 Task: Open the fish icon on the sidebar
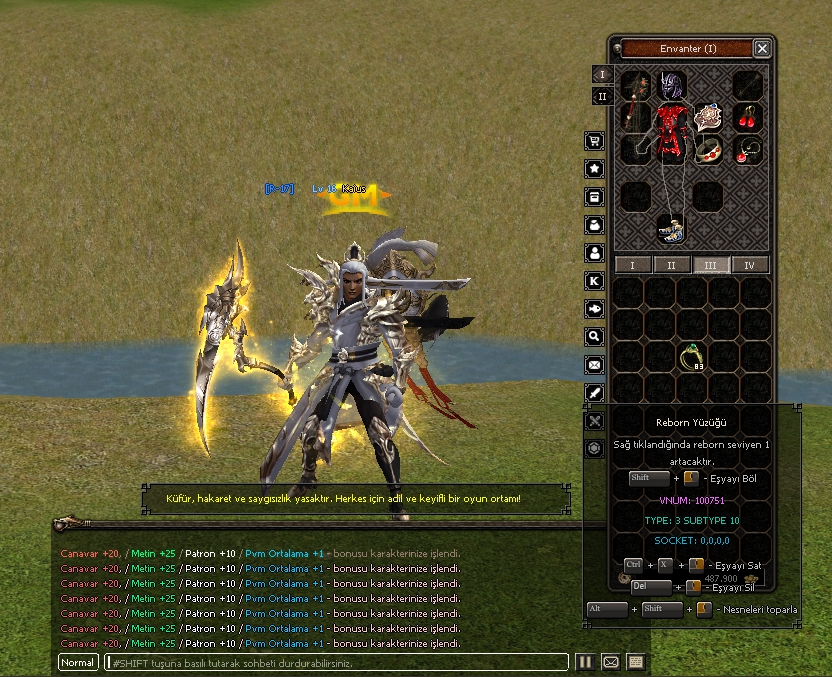pyautogui.click(x=595, y=309)
